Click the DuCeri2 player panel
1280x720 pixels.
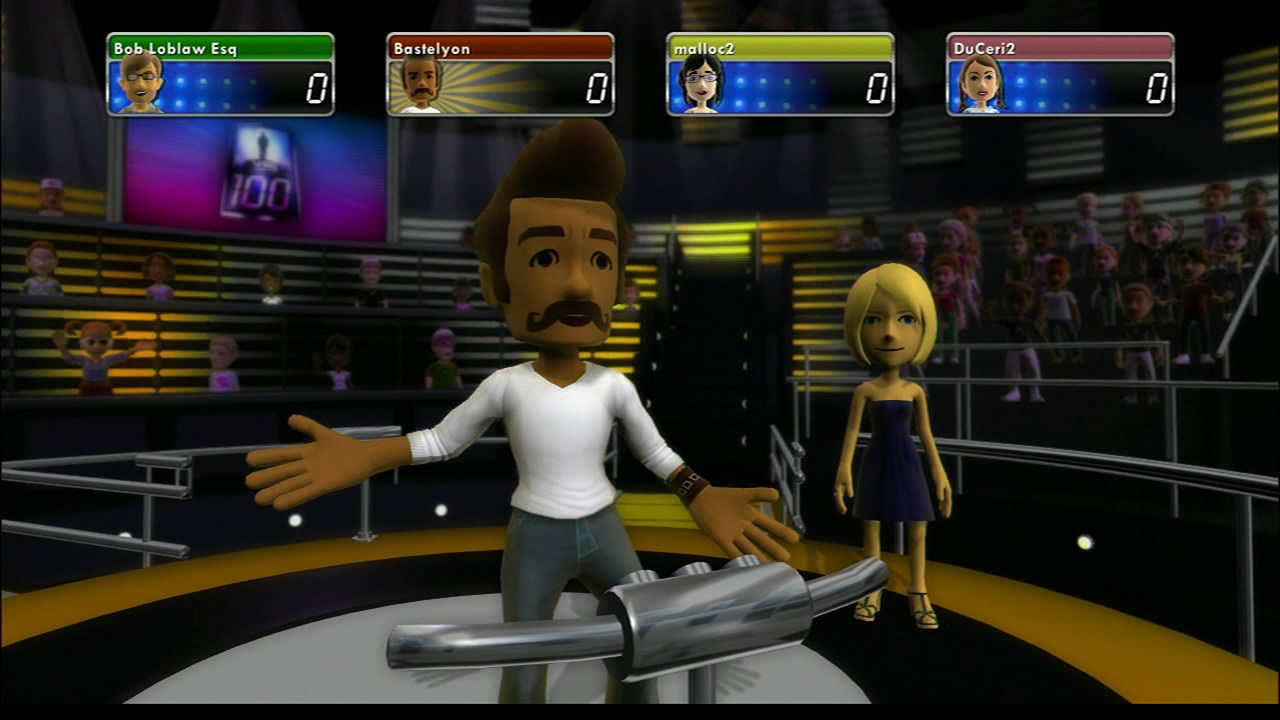1060,74
